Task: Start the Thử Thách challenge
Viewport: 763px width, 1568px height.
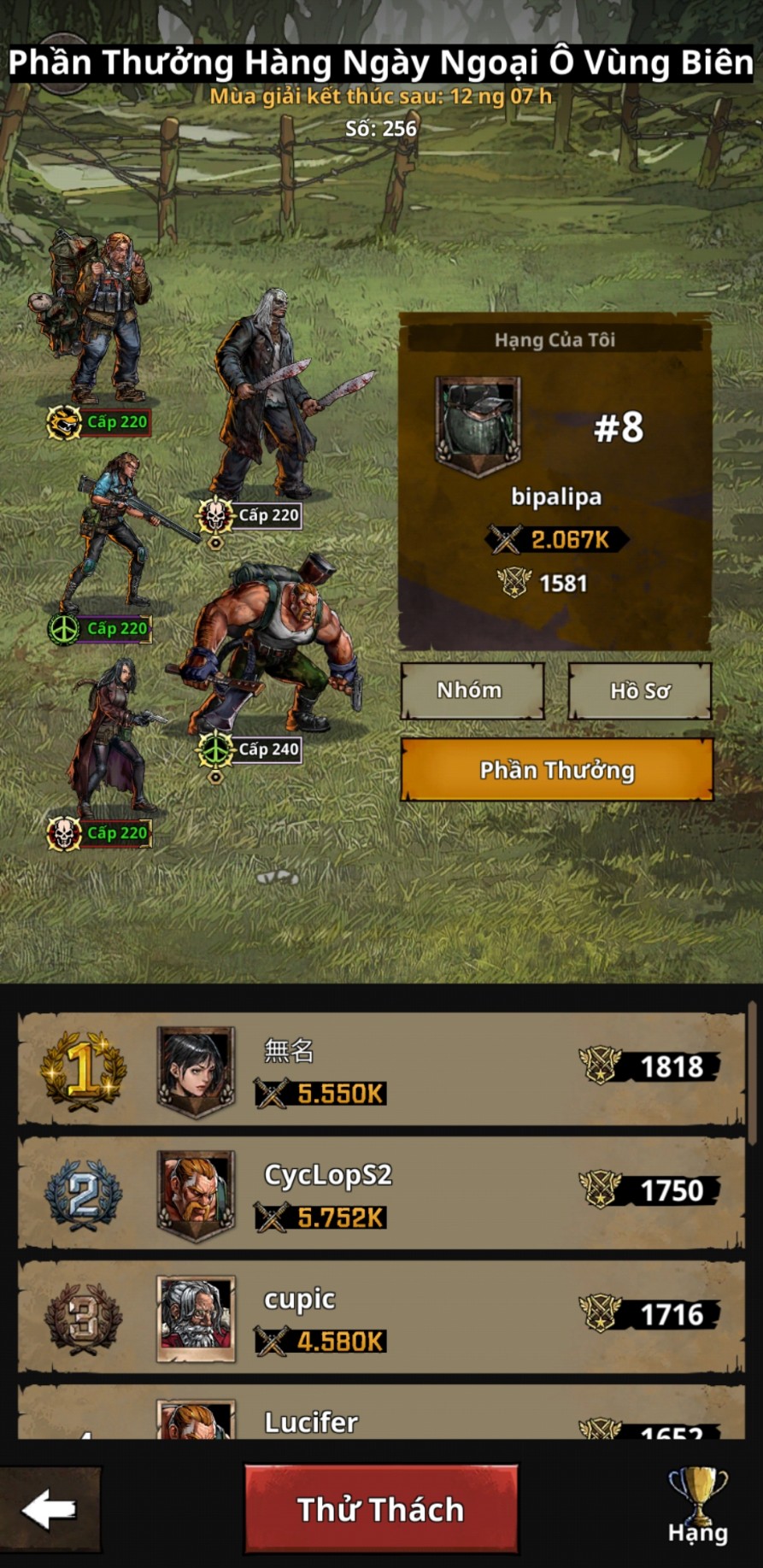Action: [381, 1509]
